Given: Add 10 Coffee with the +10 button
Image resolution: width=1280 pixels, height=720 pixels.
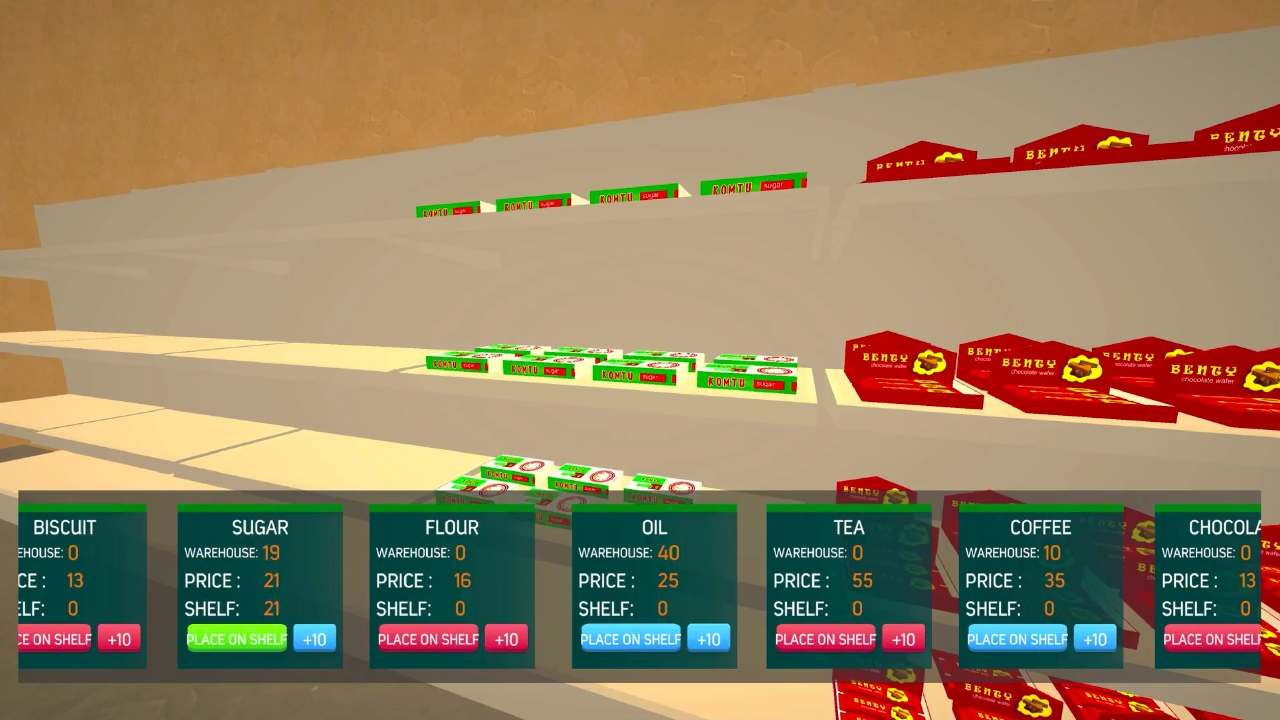Looking at the screenshot, I should point(1095,639).
